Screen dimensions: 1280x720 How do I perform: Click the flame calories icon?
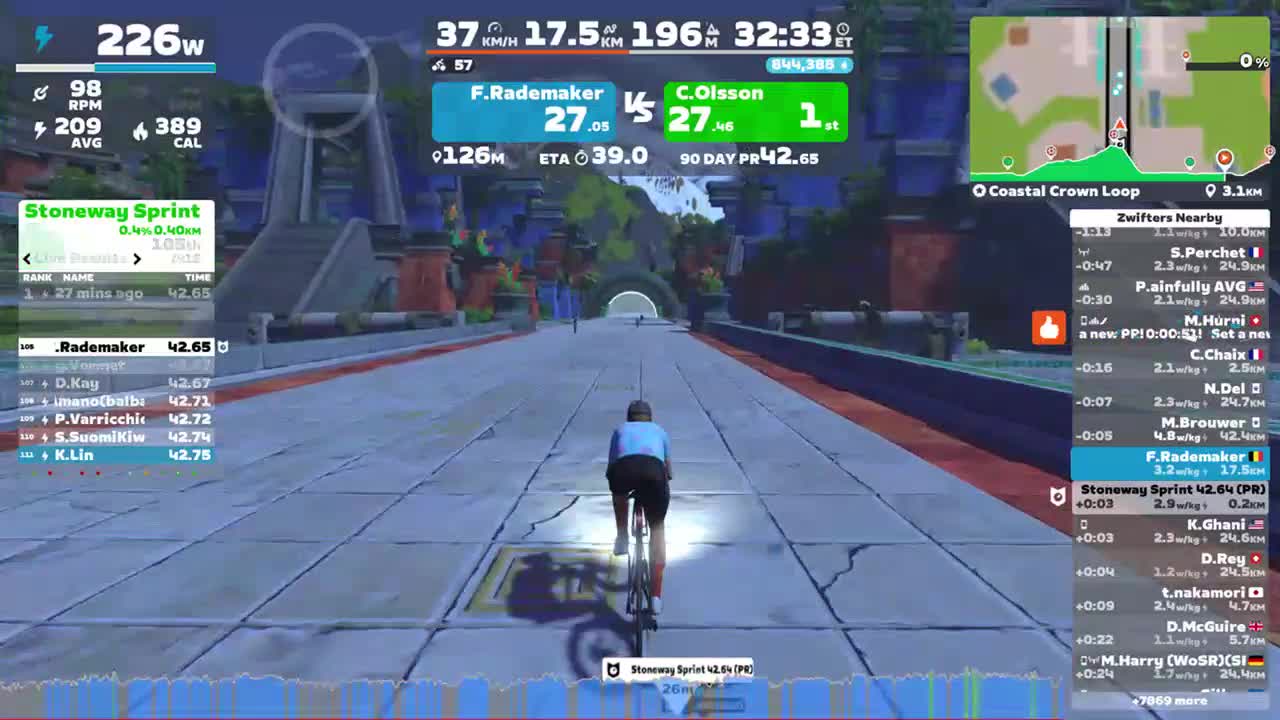pyautogui.click(x=141, y=131)
